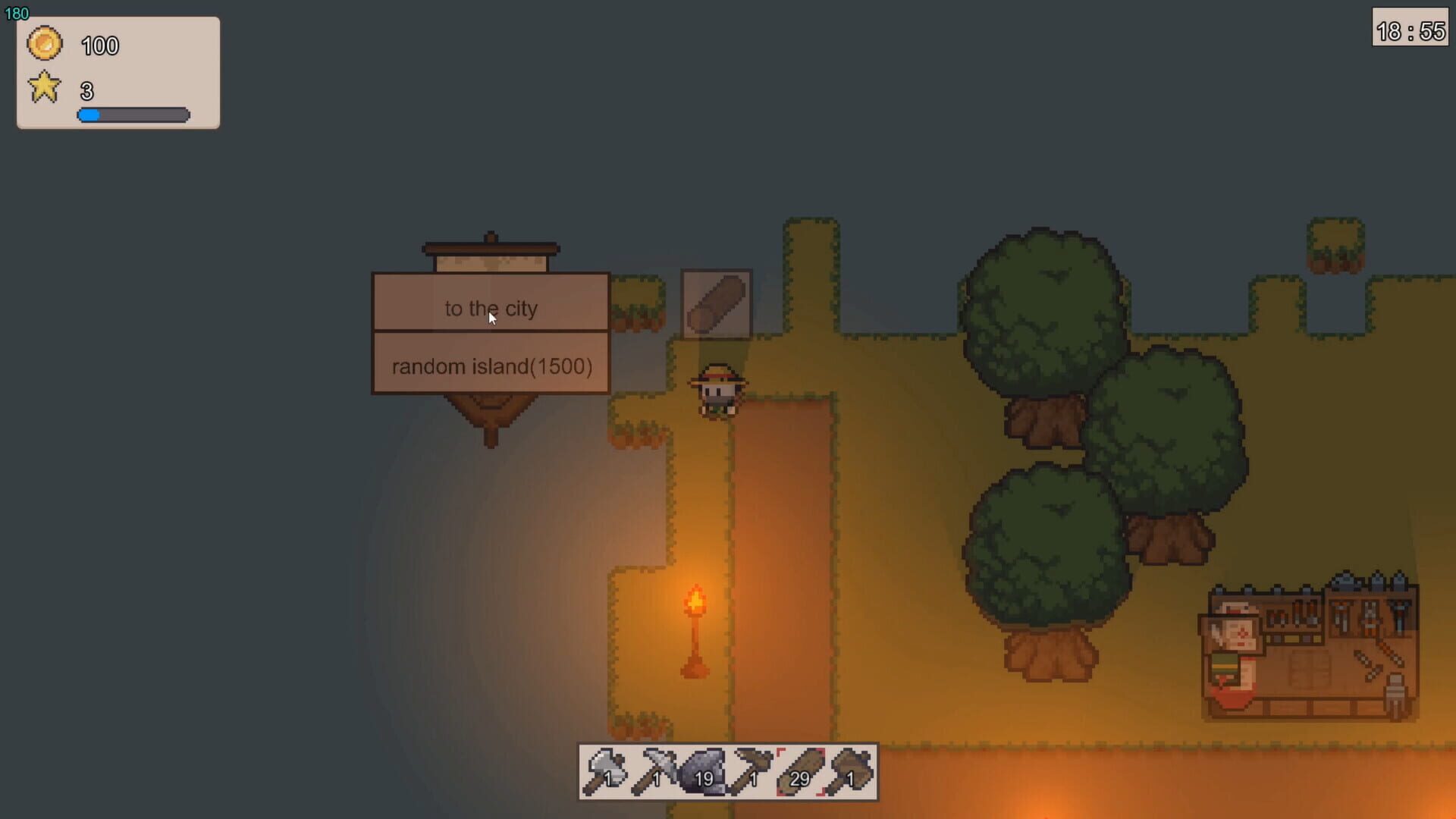Select the hoe tool in the hotbar

point(753,770)
